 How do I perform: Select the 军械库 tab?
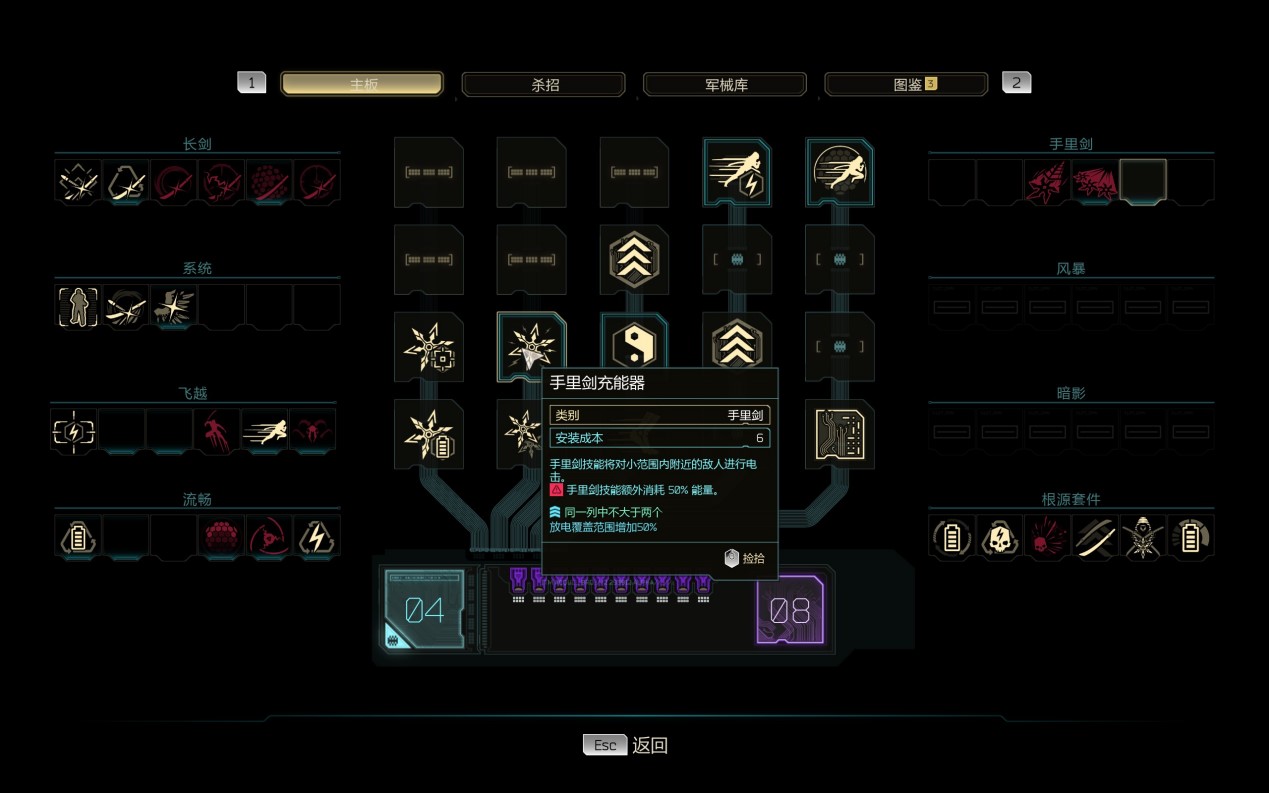tap(725, 84)
